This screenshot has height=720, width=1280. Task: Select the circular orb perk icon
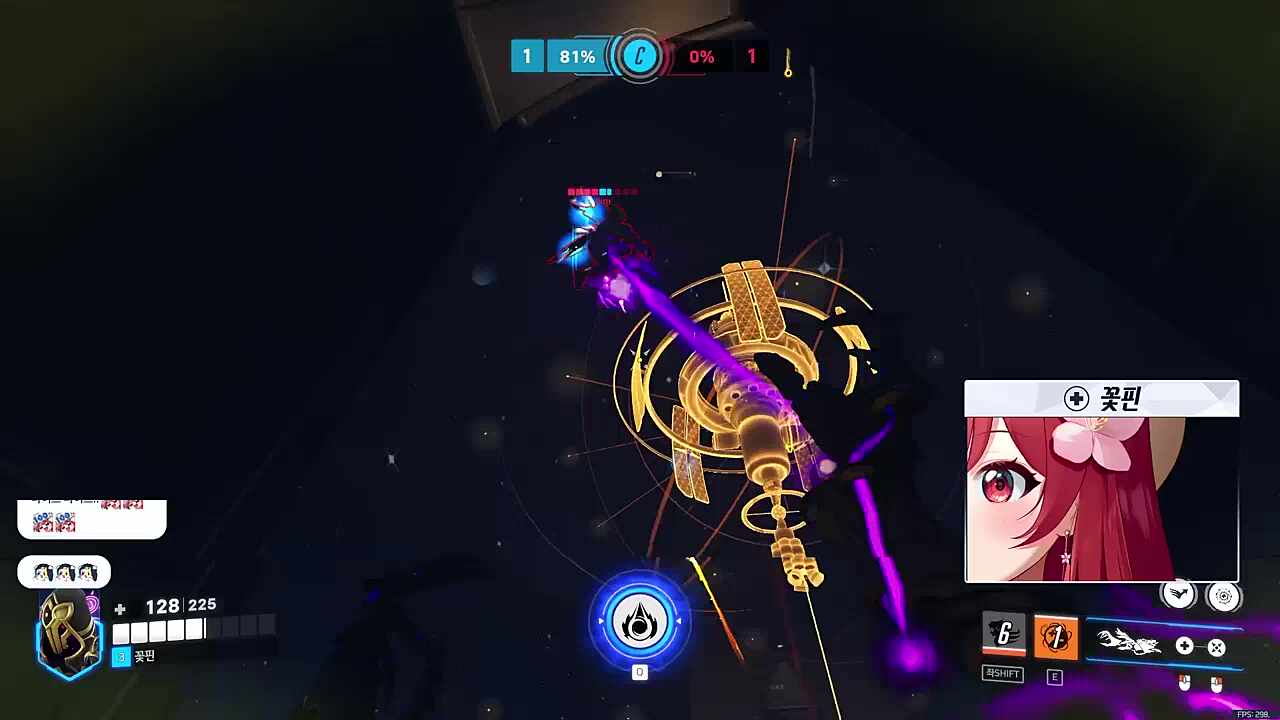(x=1223, y=596)
